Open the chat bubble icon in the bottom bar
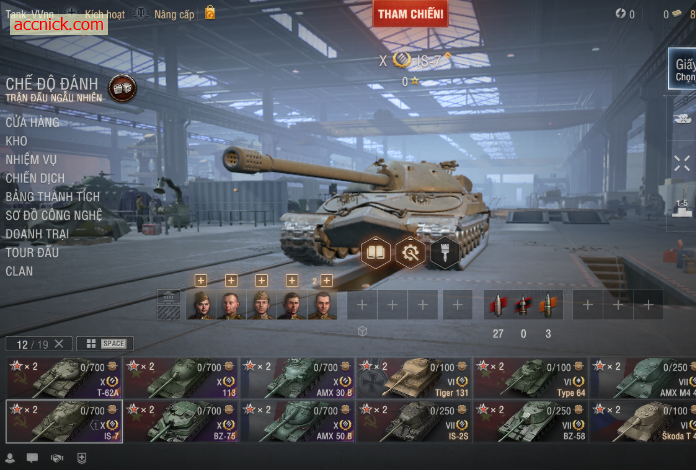Viewport: 696px width, 470px height. [x=32, y=458]
